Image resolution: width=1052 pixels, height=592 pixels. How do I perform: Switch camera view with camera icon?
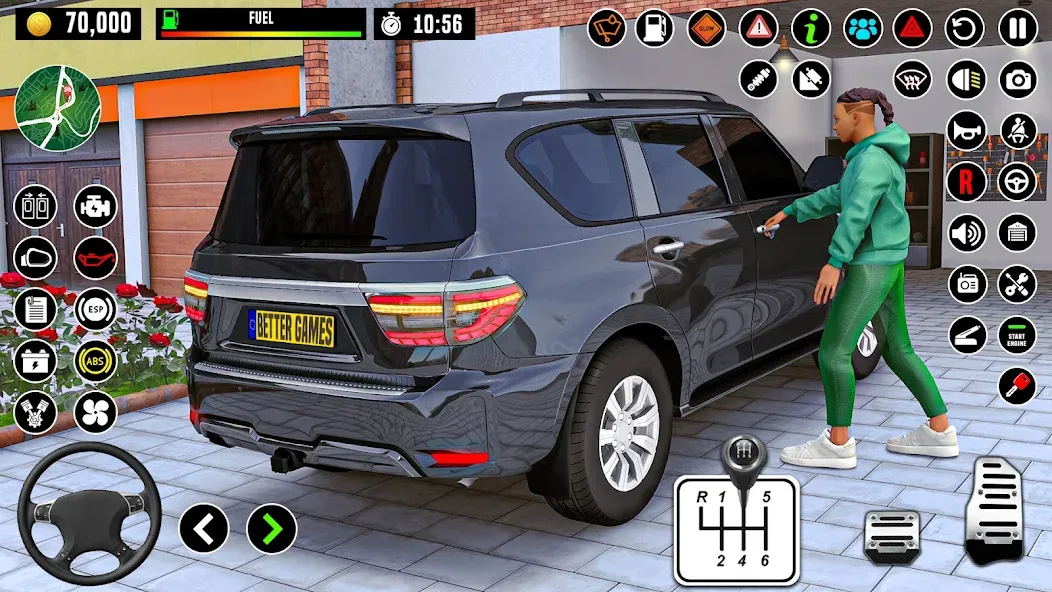pyautogui.click(x=1018, y=80)
